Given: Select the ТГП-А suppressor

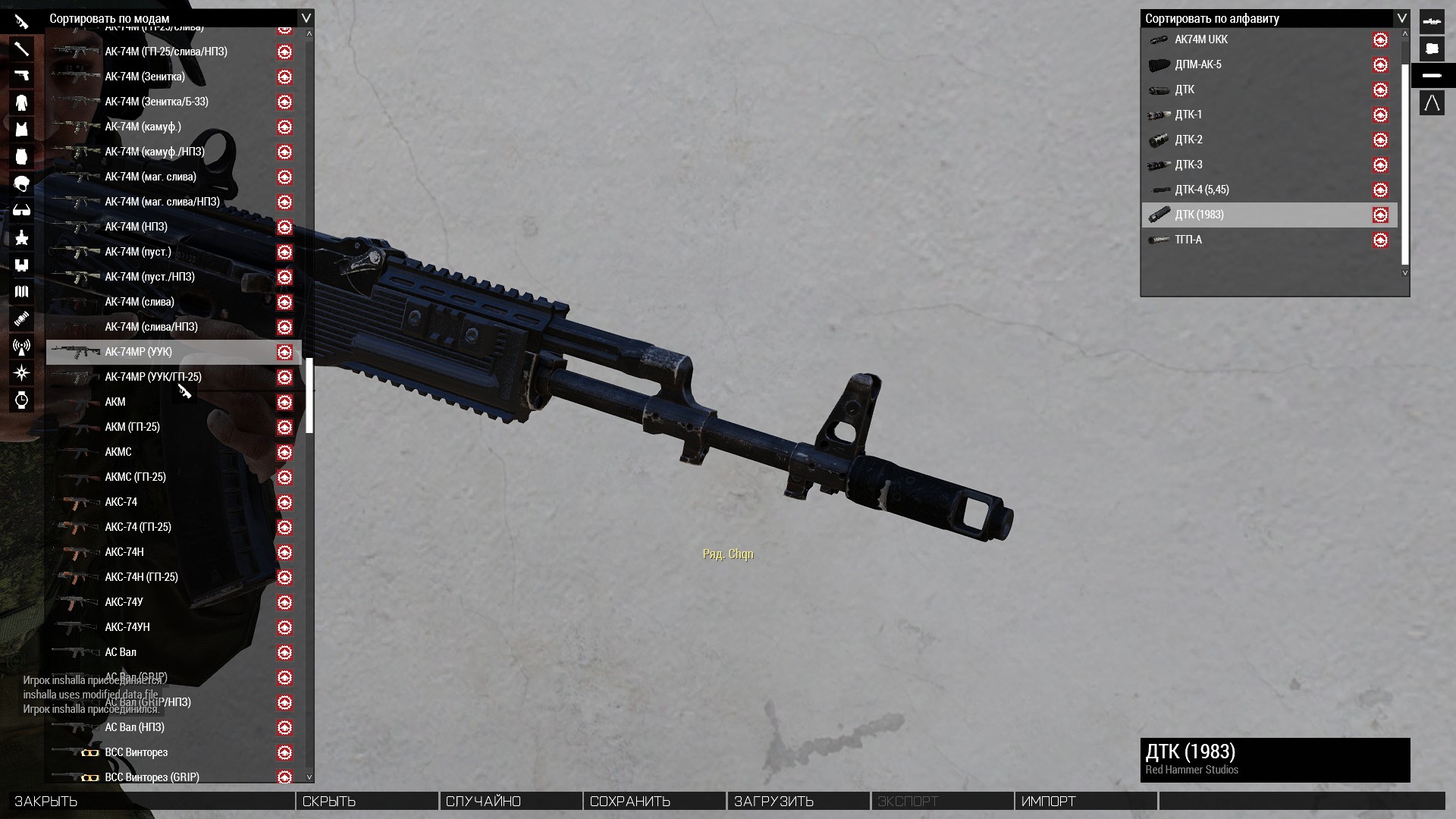Looking at the screenshot, I should click(x=1188, y=240).
